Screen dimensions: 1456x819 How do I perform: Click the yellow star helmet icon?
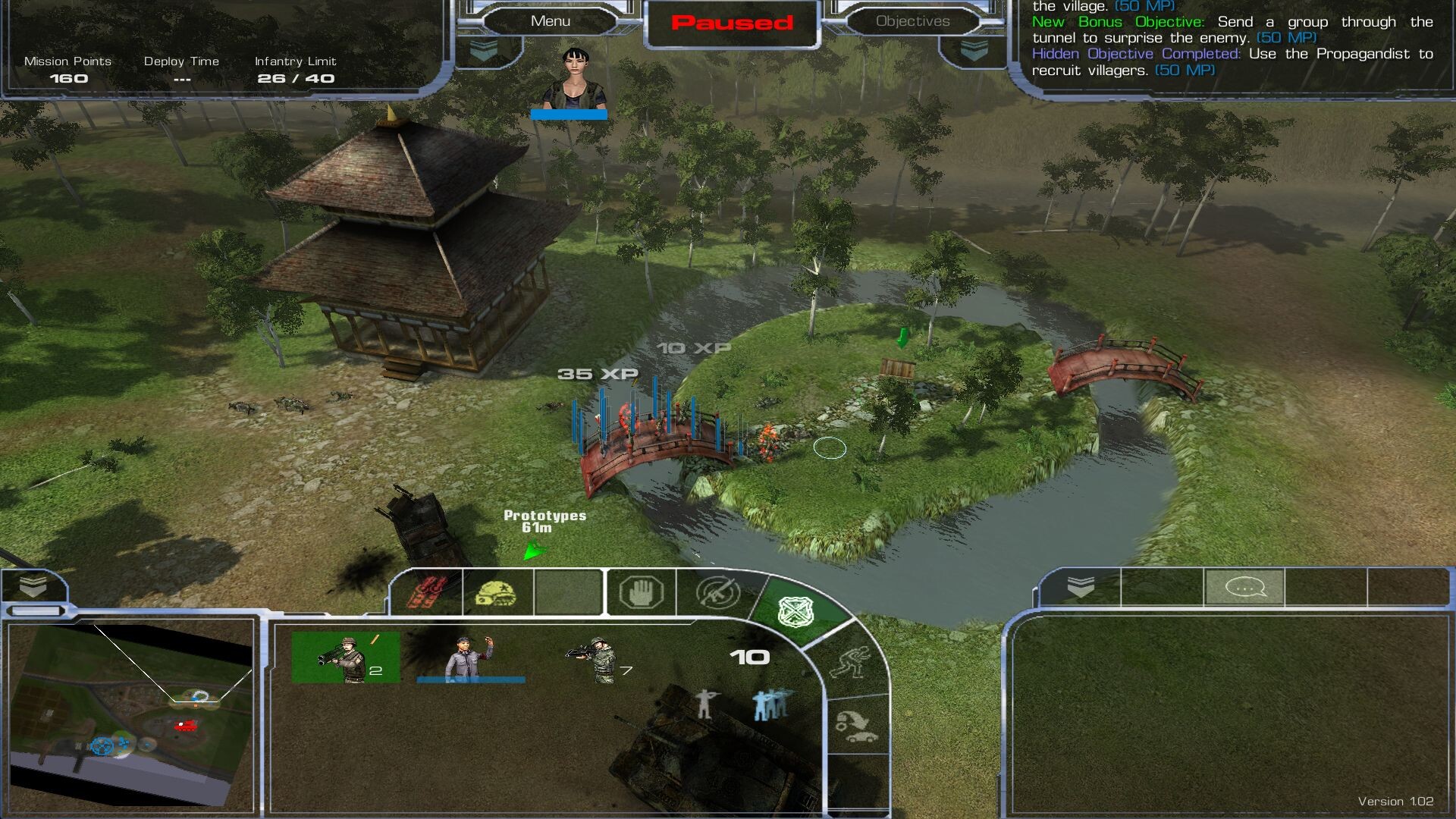496,592
